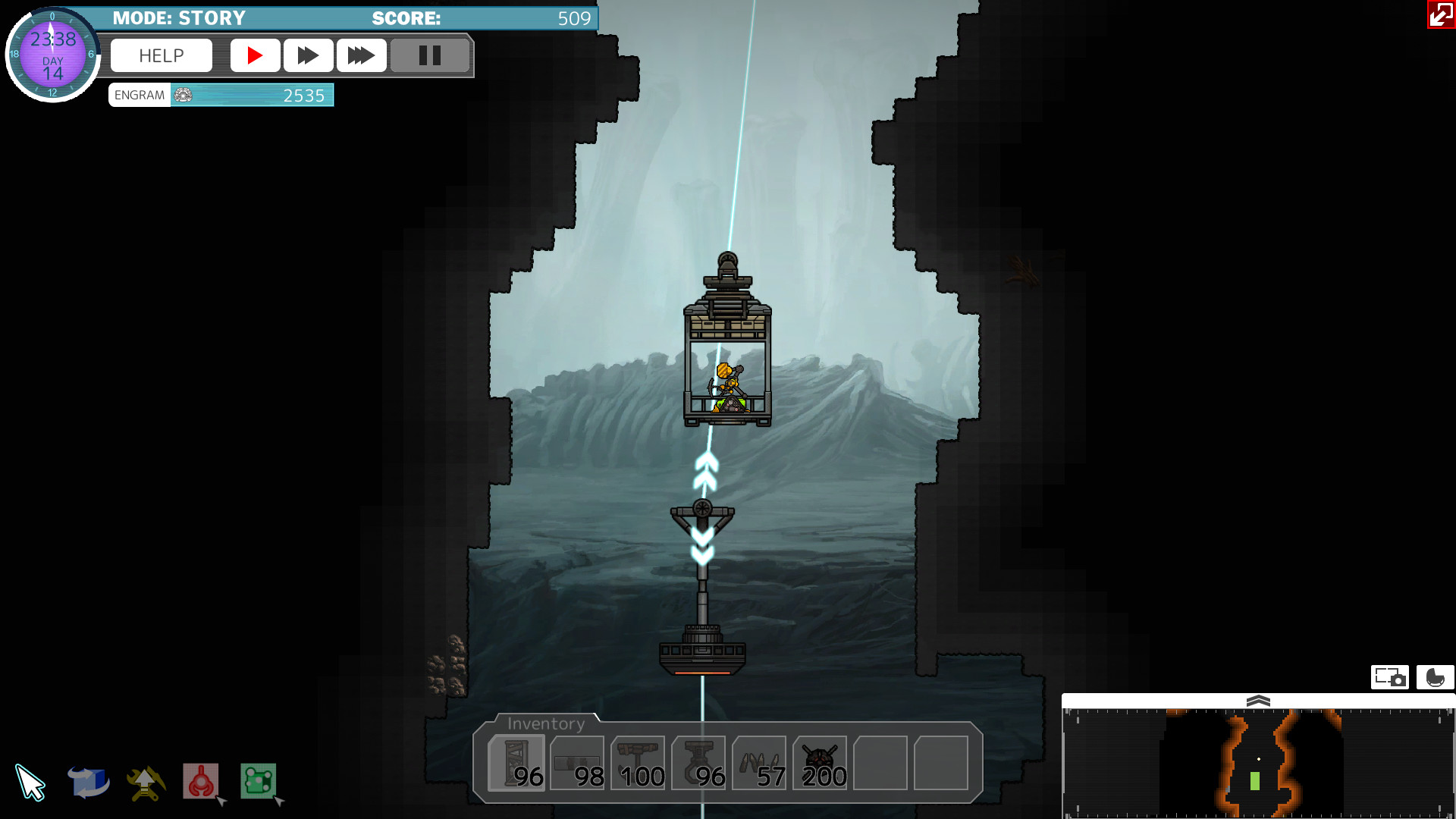The image size is (1456, 819).
Task: Select the spikes item with 57
Action: coord(759,763)
